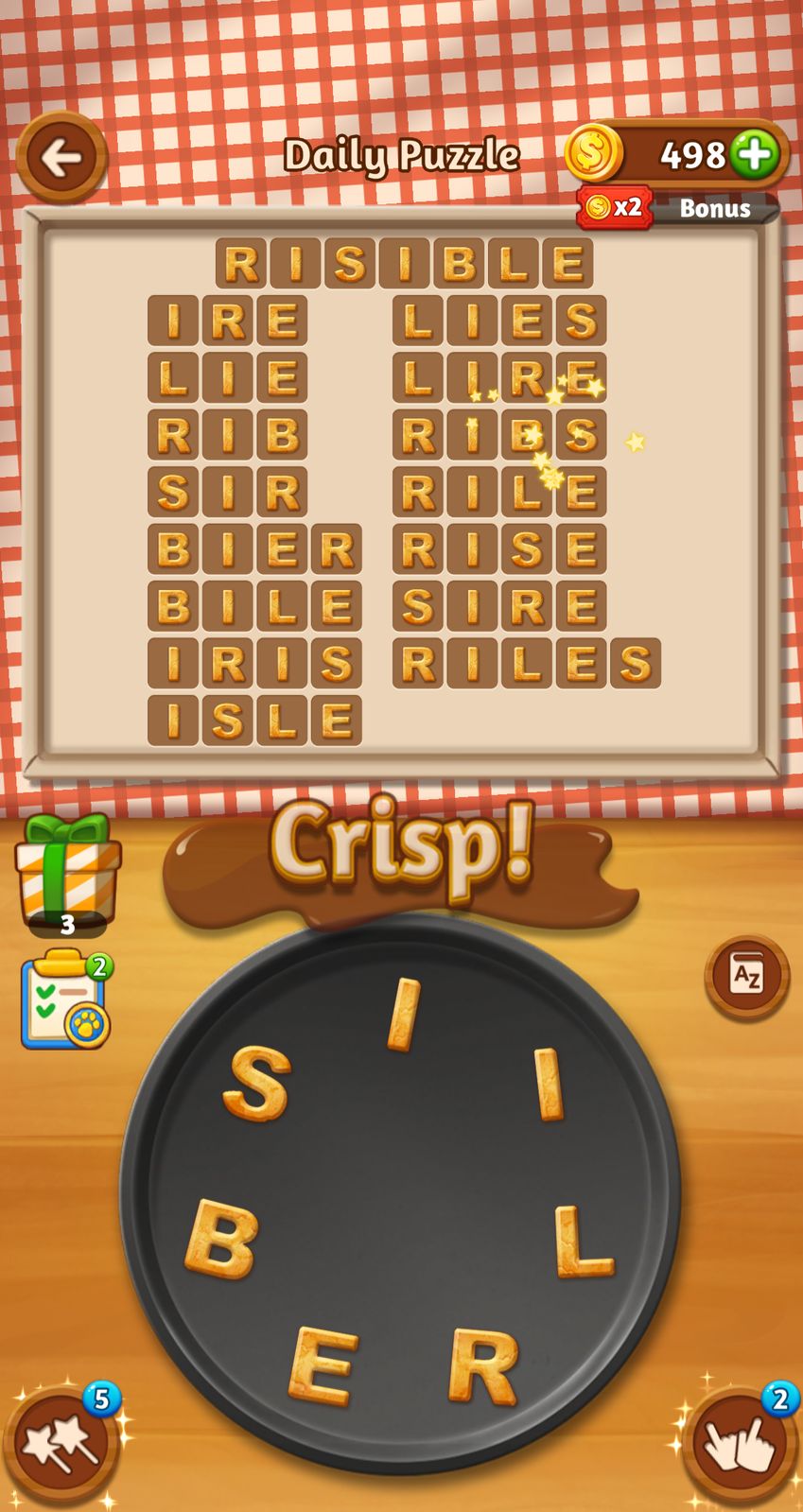
Task: Open the A-Z dictionary book
Action: click(746, 975)
